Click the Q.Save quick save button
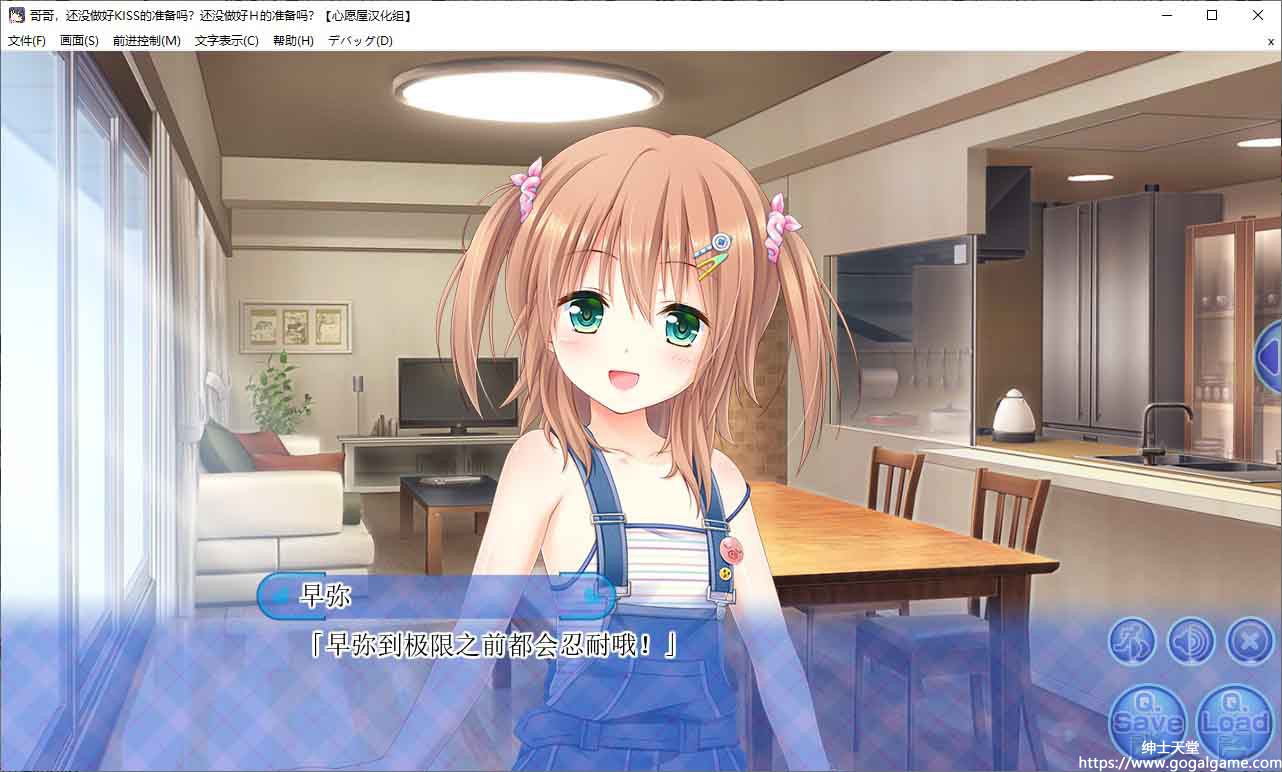 point(1147,720)
